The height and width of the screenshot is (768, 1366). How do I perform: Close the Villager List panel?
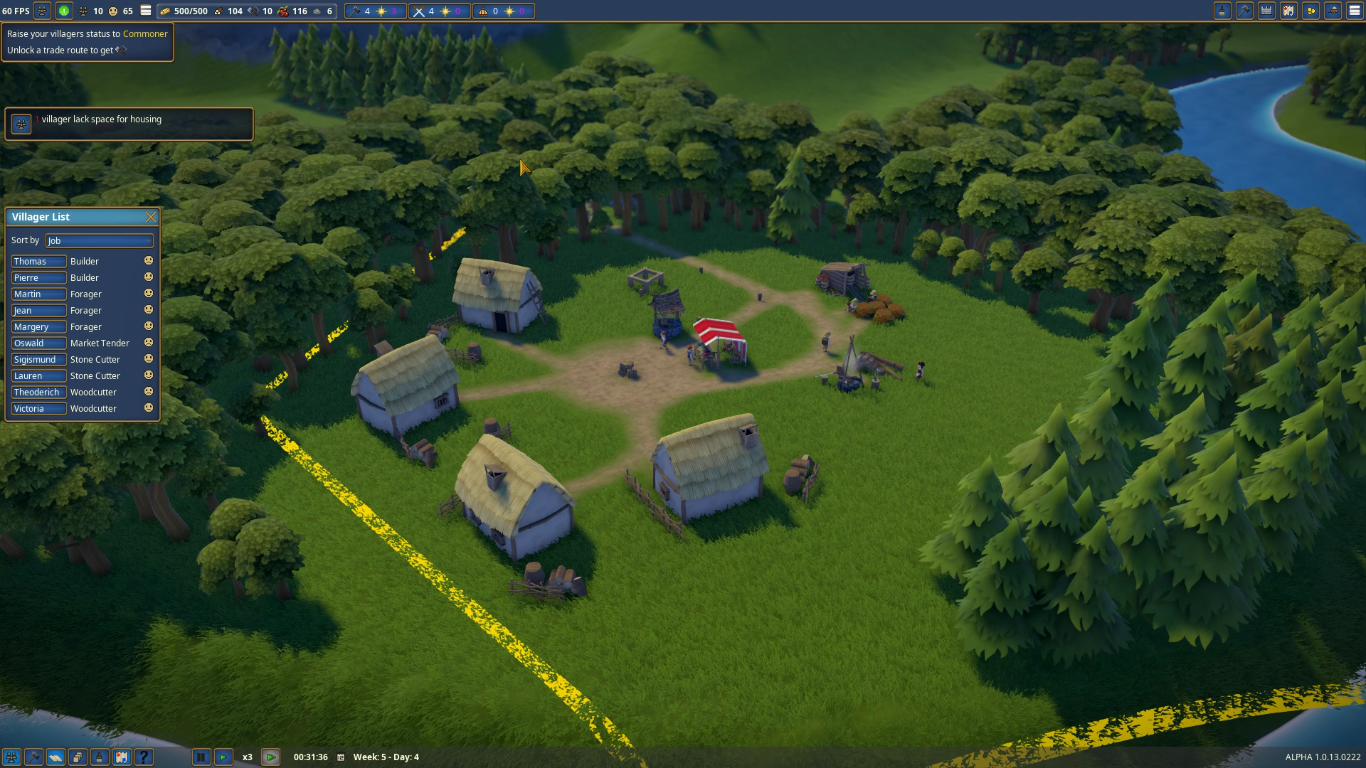[x=151, y=217]
